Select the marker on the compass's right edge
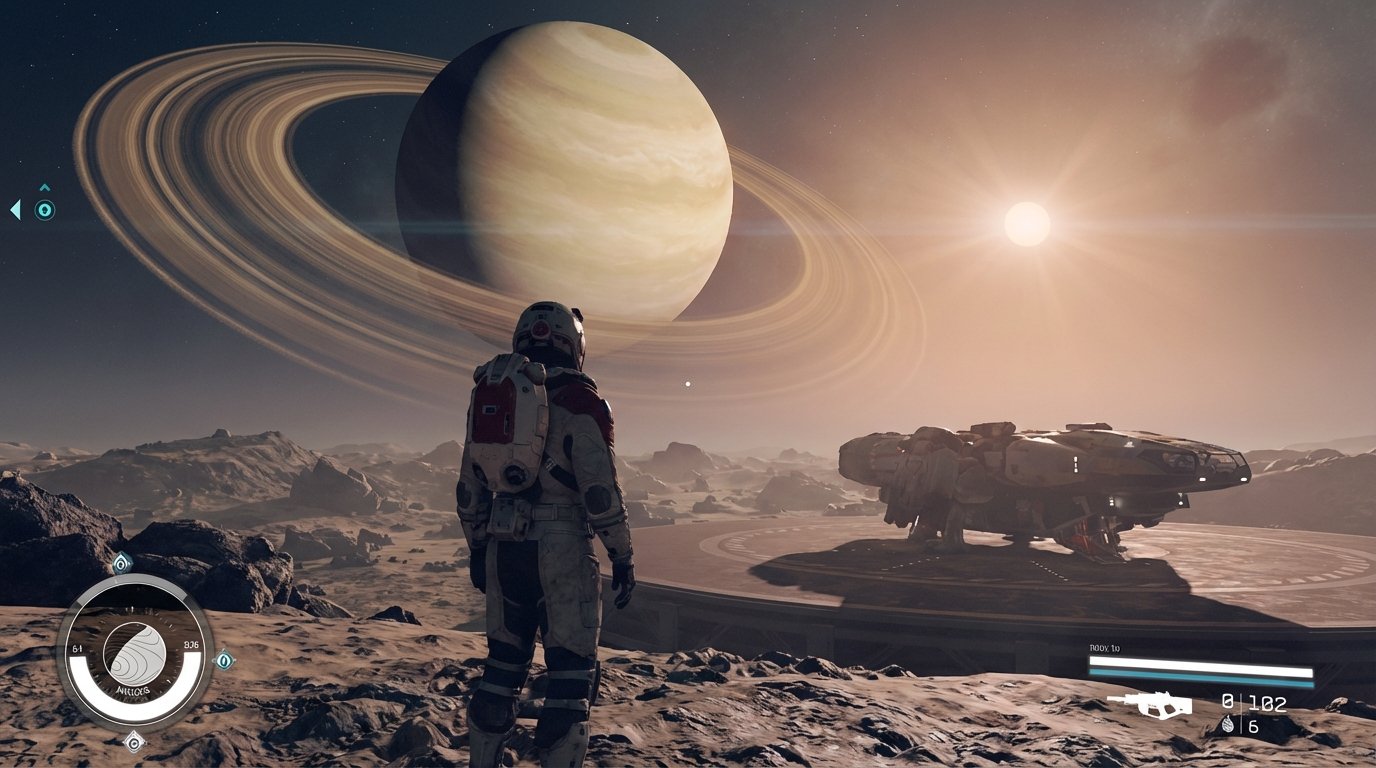 point(223,660)
